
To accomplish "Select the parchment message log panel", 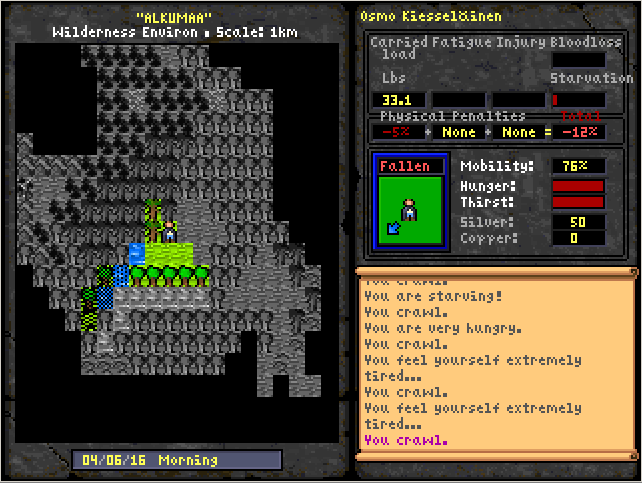I will [495, 368].
